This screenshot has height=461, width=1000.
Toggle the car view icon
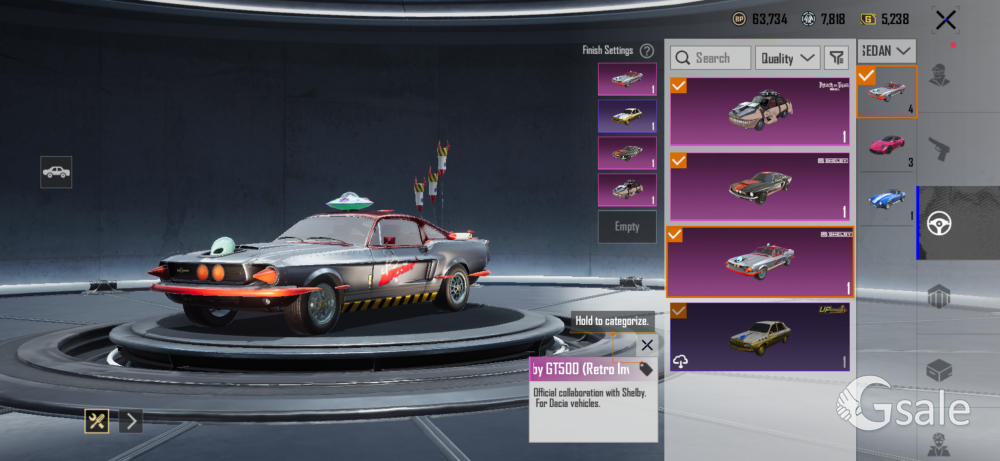[56, 171]
